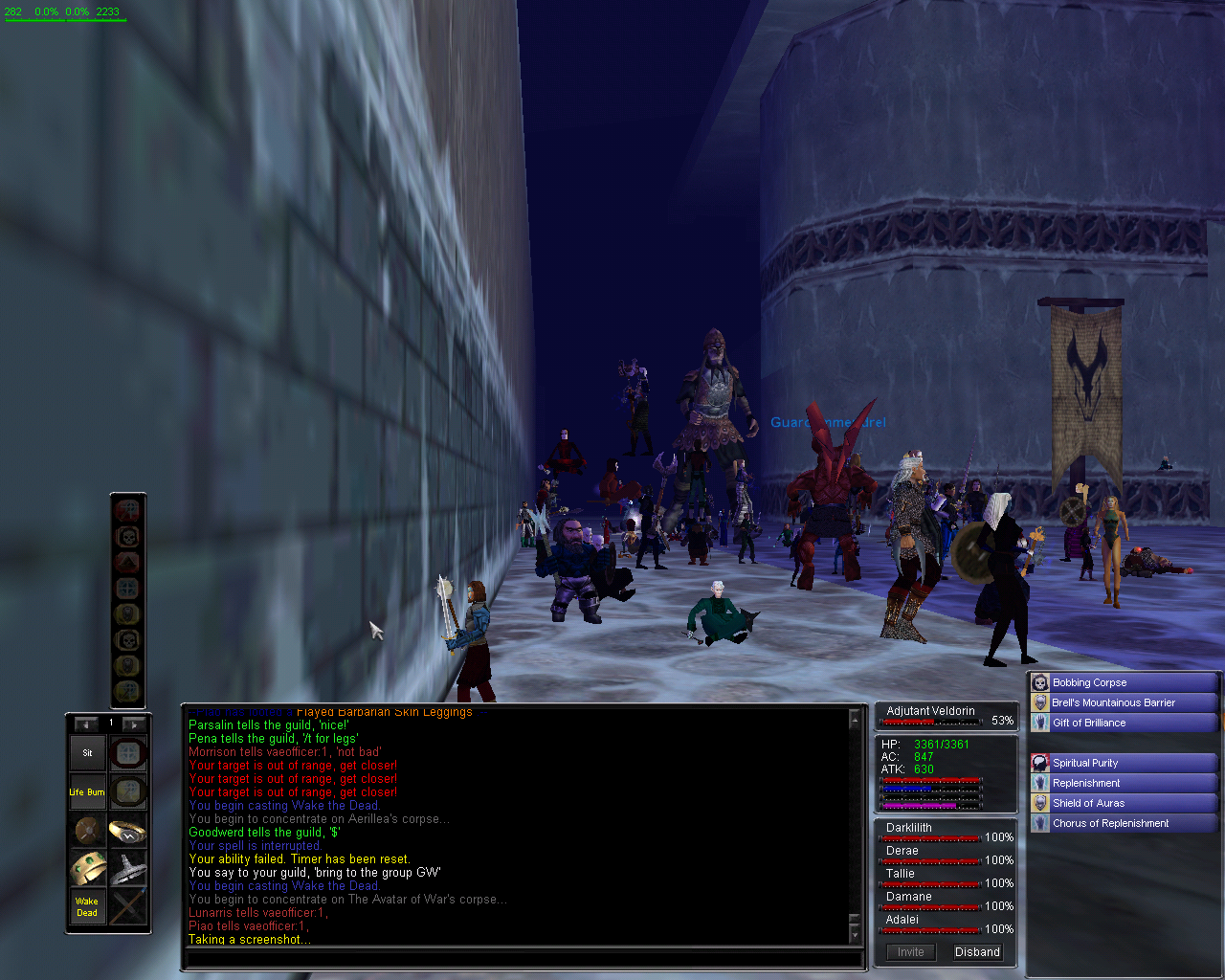
Task: Choose Damane from the group window
Action: pos(908,897)
